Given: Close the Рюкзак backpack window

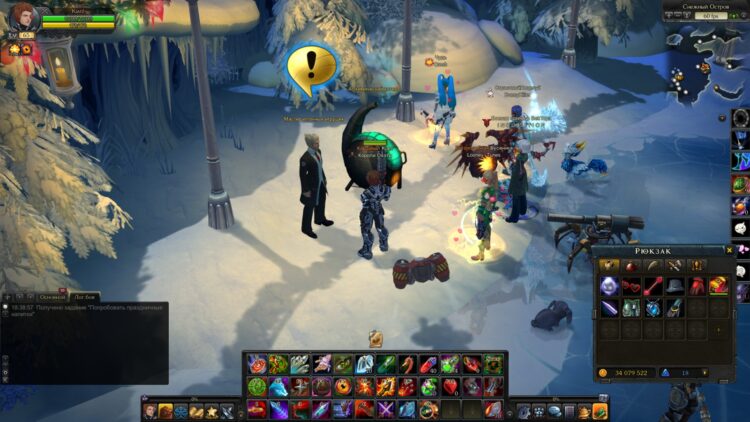Looking at the screenshot, I should [x=730, y=251].
